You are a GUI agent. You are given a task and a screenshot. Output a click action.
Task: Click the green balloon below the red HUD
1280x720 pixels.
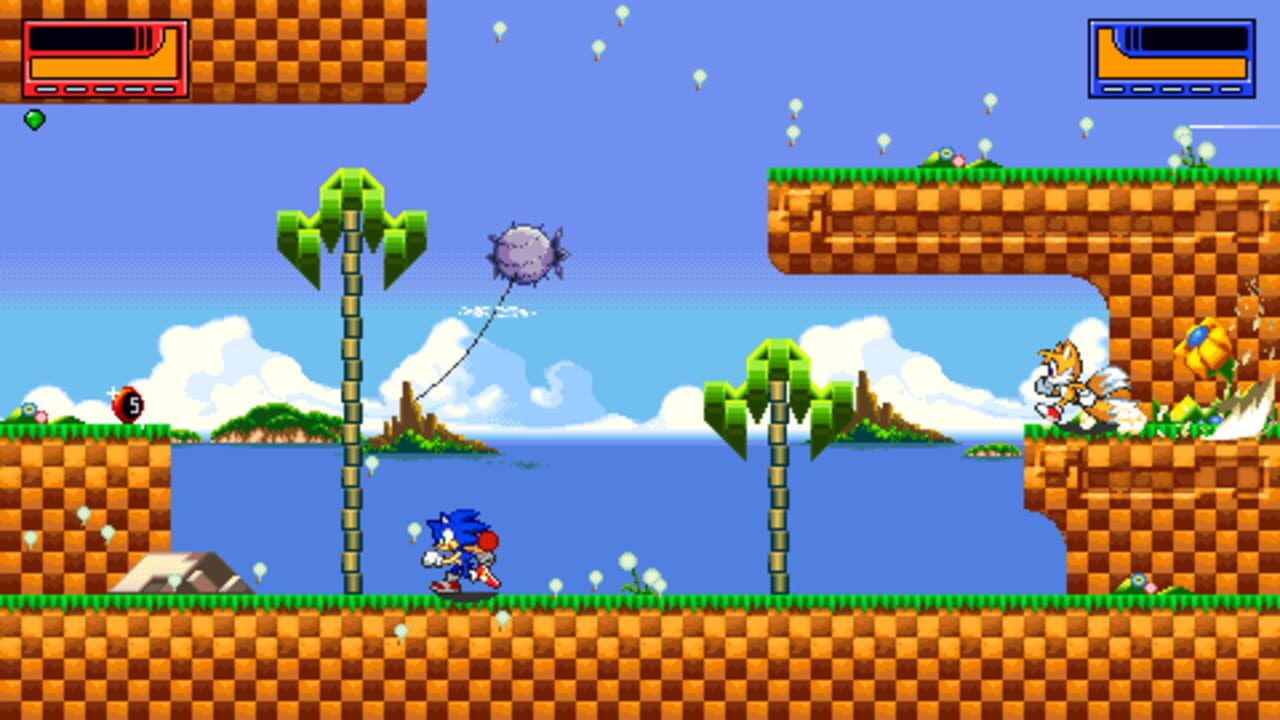tap(33, 119)
